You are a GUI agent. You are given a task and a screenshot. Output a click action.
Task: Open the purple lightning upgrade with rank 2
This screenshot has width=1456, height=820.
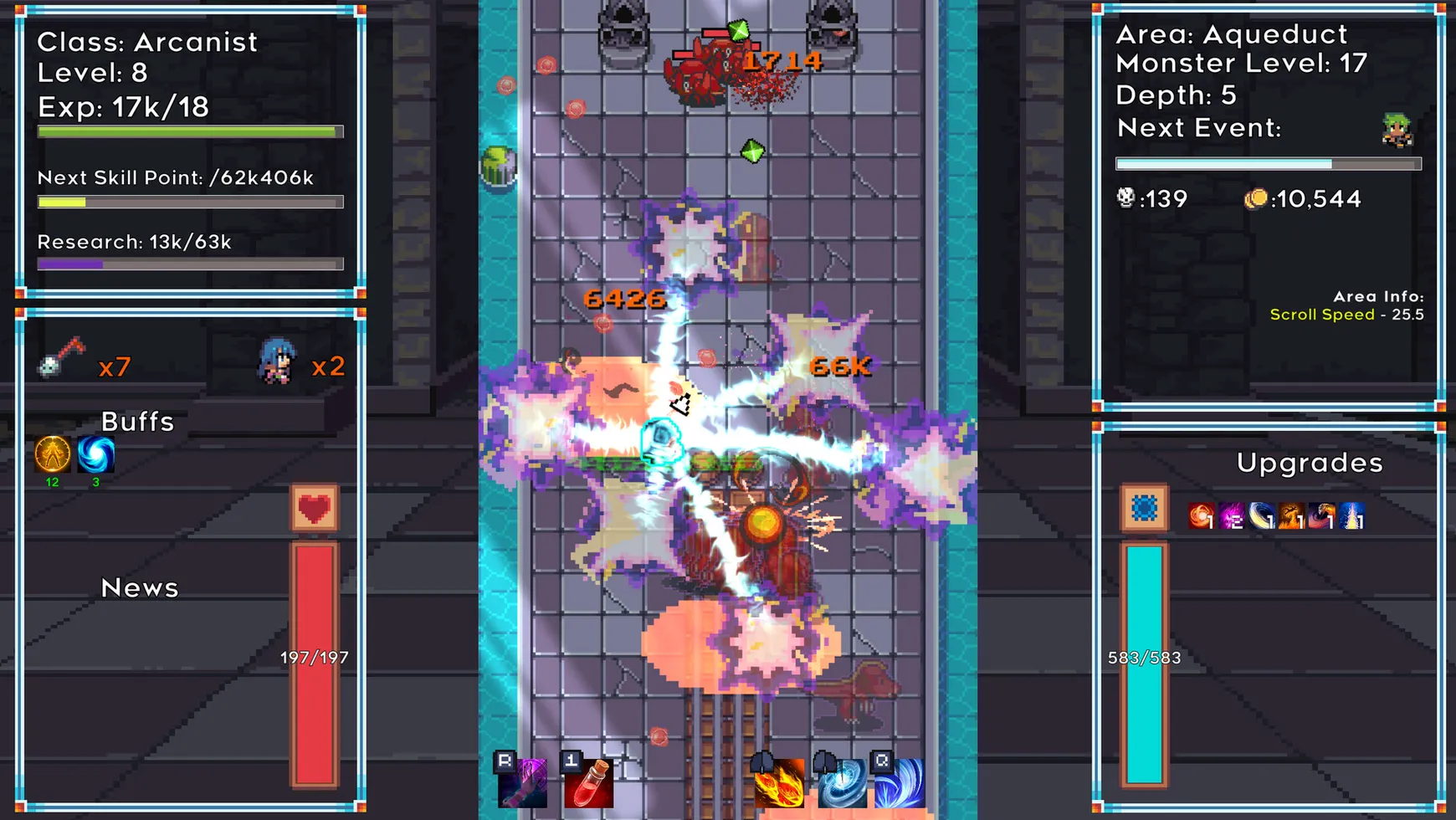pyautogui.click(x=1231, y=516)
